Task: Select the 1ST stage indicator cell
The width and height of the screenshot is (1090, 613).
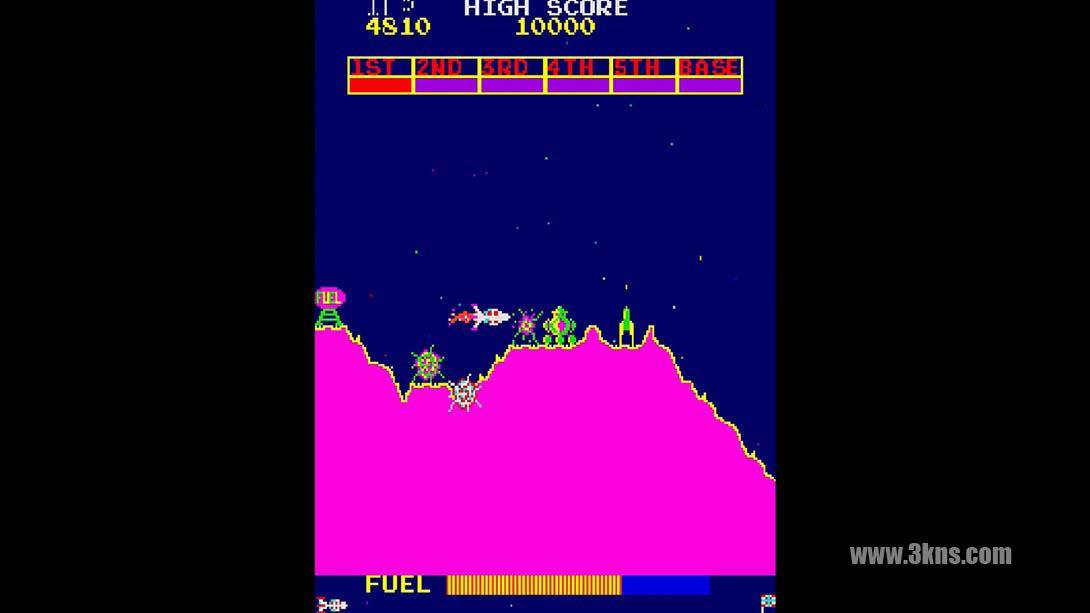Action: click(380, 76)
